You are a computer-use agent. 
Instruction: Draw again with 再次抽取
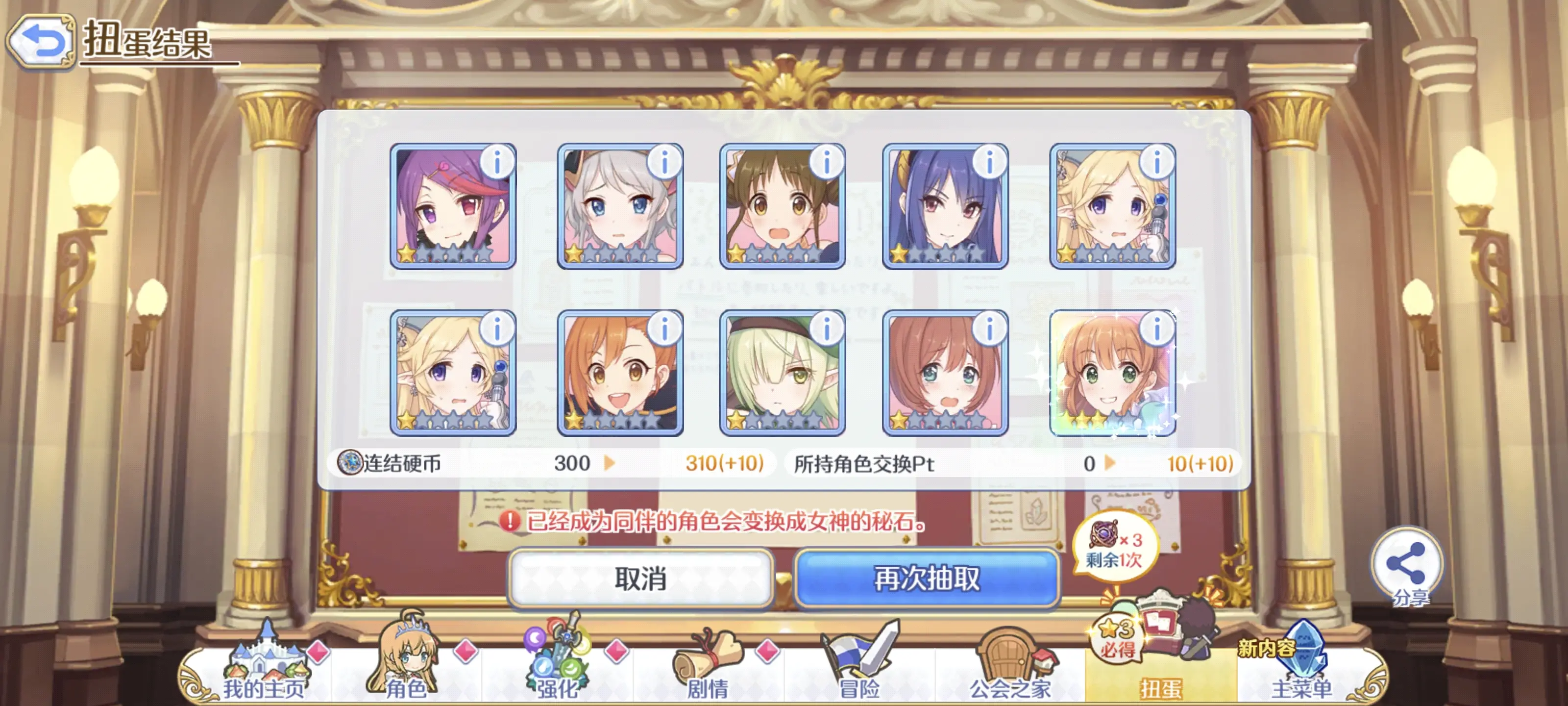click(927, 578)
